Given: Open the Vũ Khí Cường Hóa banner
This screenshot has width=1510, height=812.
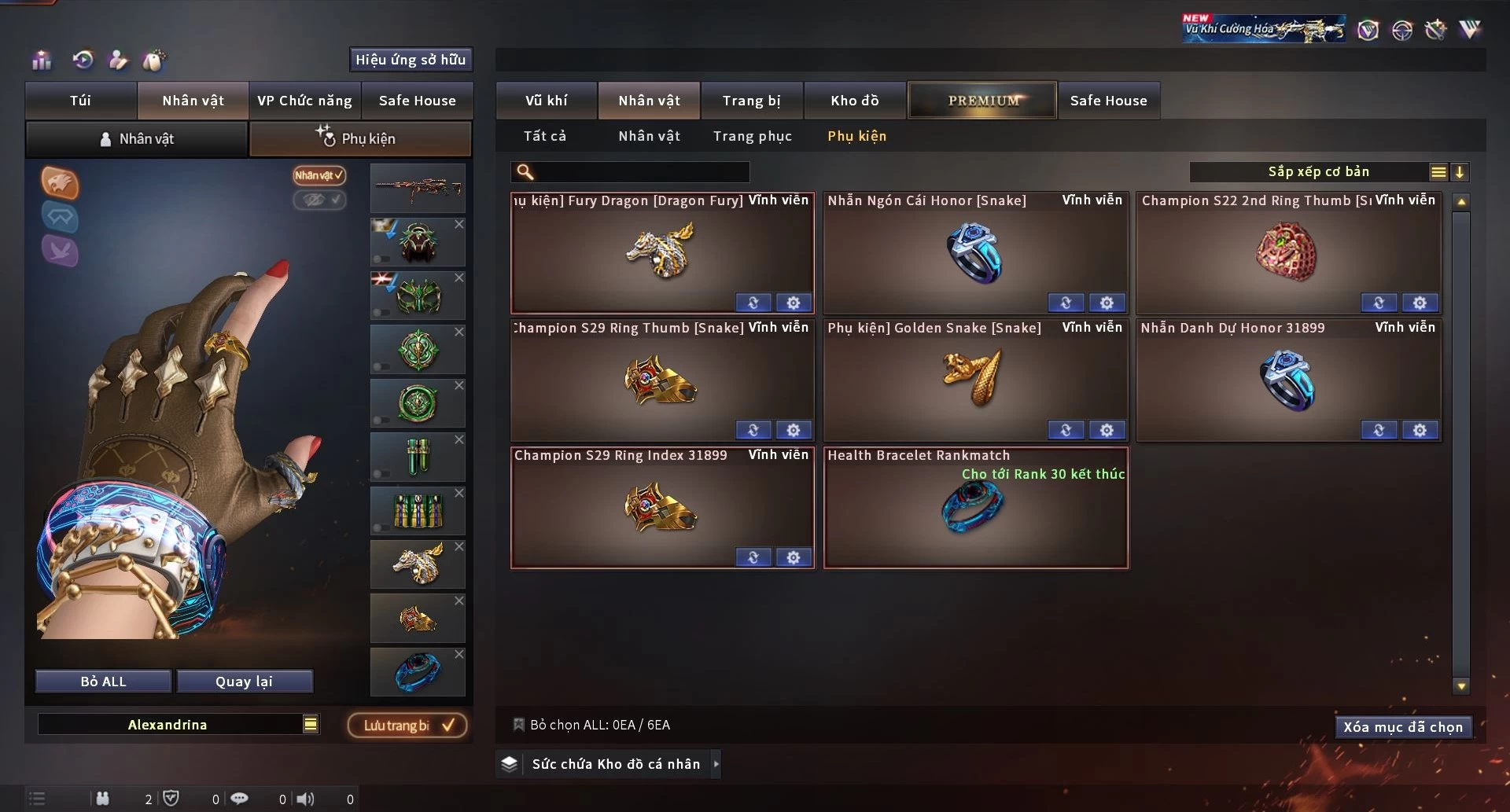Looking at the screenshot, I should click(x=1263, y=29).
